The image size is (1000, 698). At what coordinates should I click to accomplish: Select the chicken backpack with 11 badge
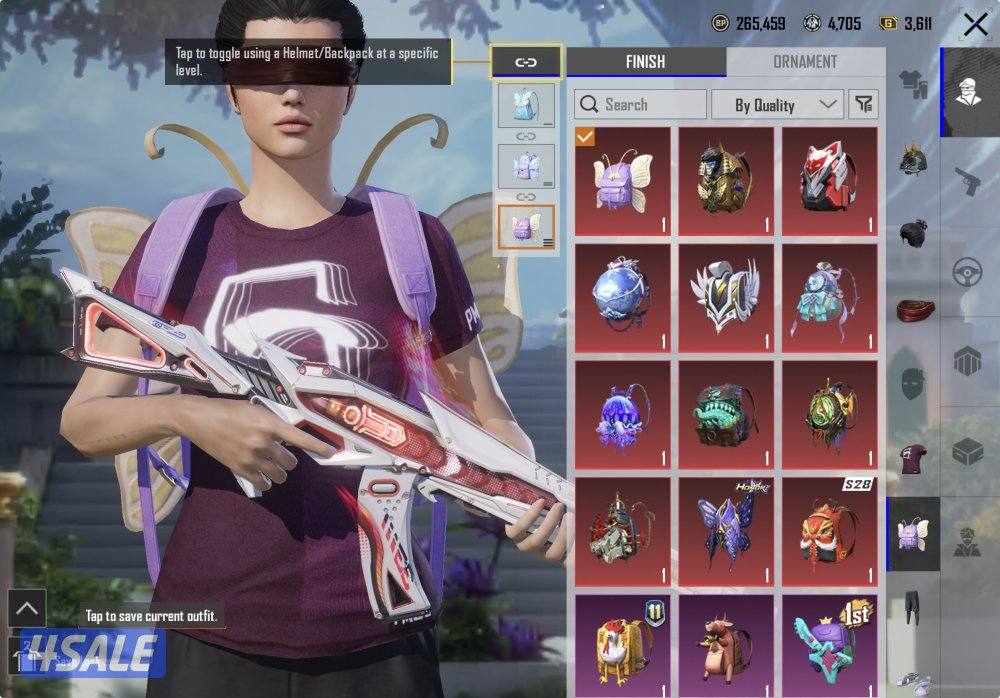click(621, 644)
